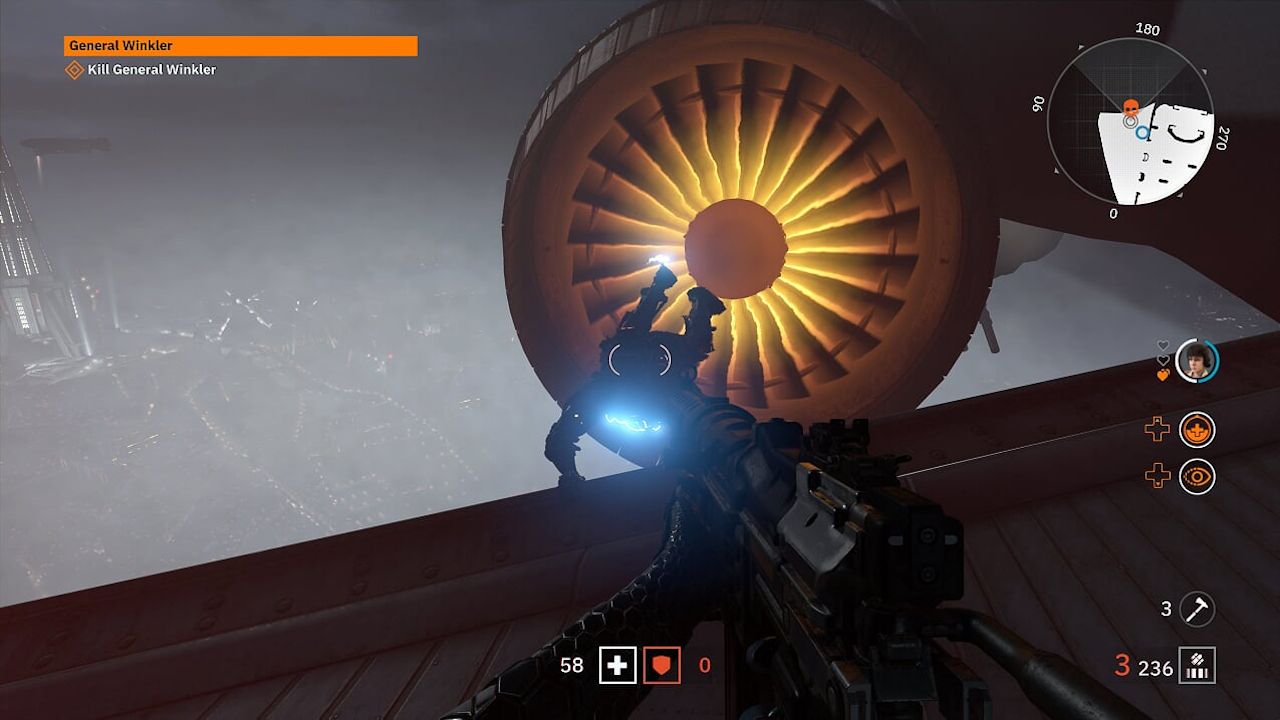Viewport: 1280px width, 720px height.
Task: Activate the orange cross pep signal icon
Action: click(x=1197, y=430)
